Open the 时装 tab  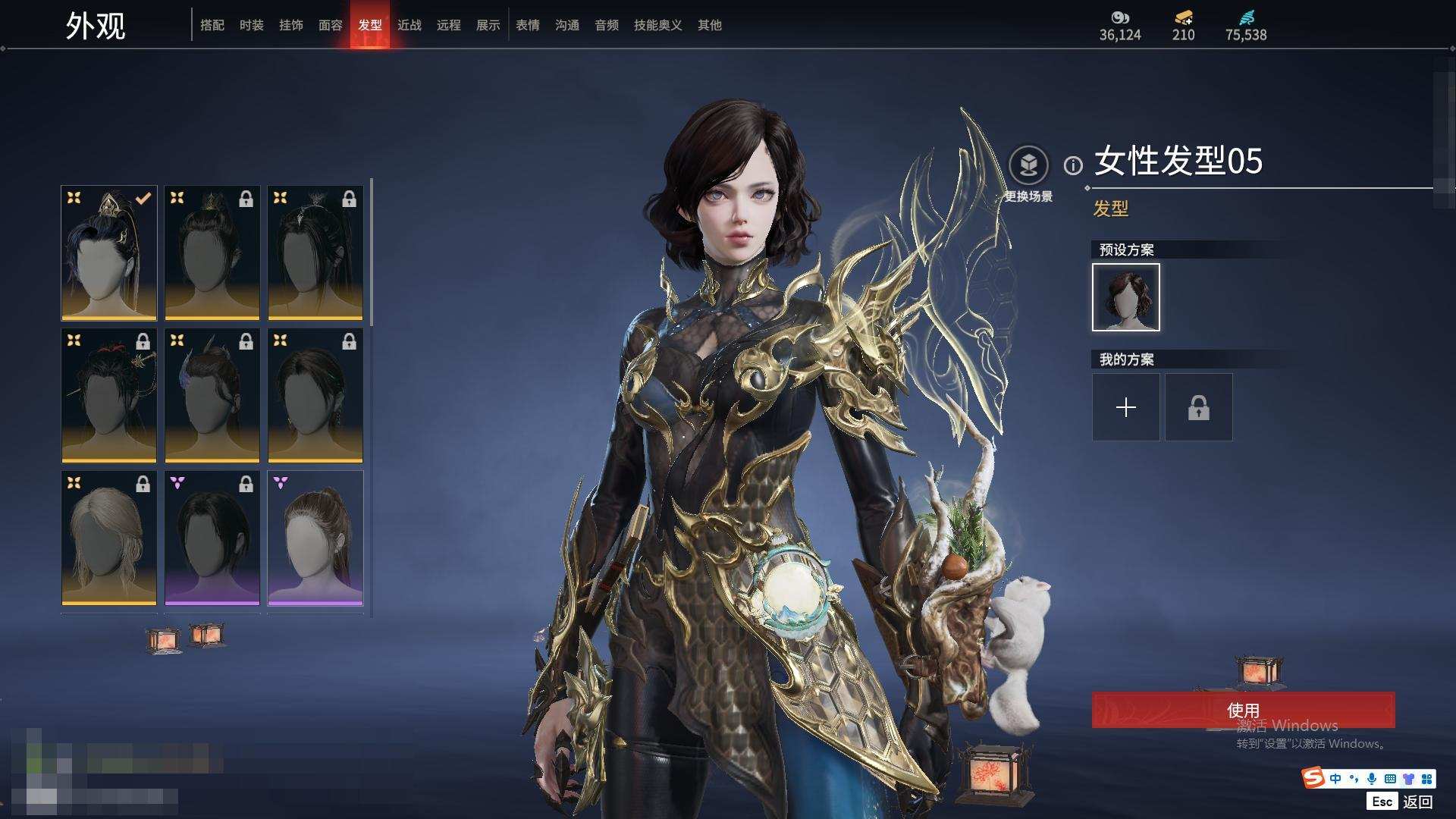point(252,25)
